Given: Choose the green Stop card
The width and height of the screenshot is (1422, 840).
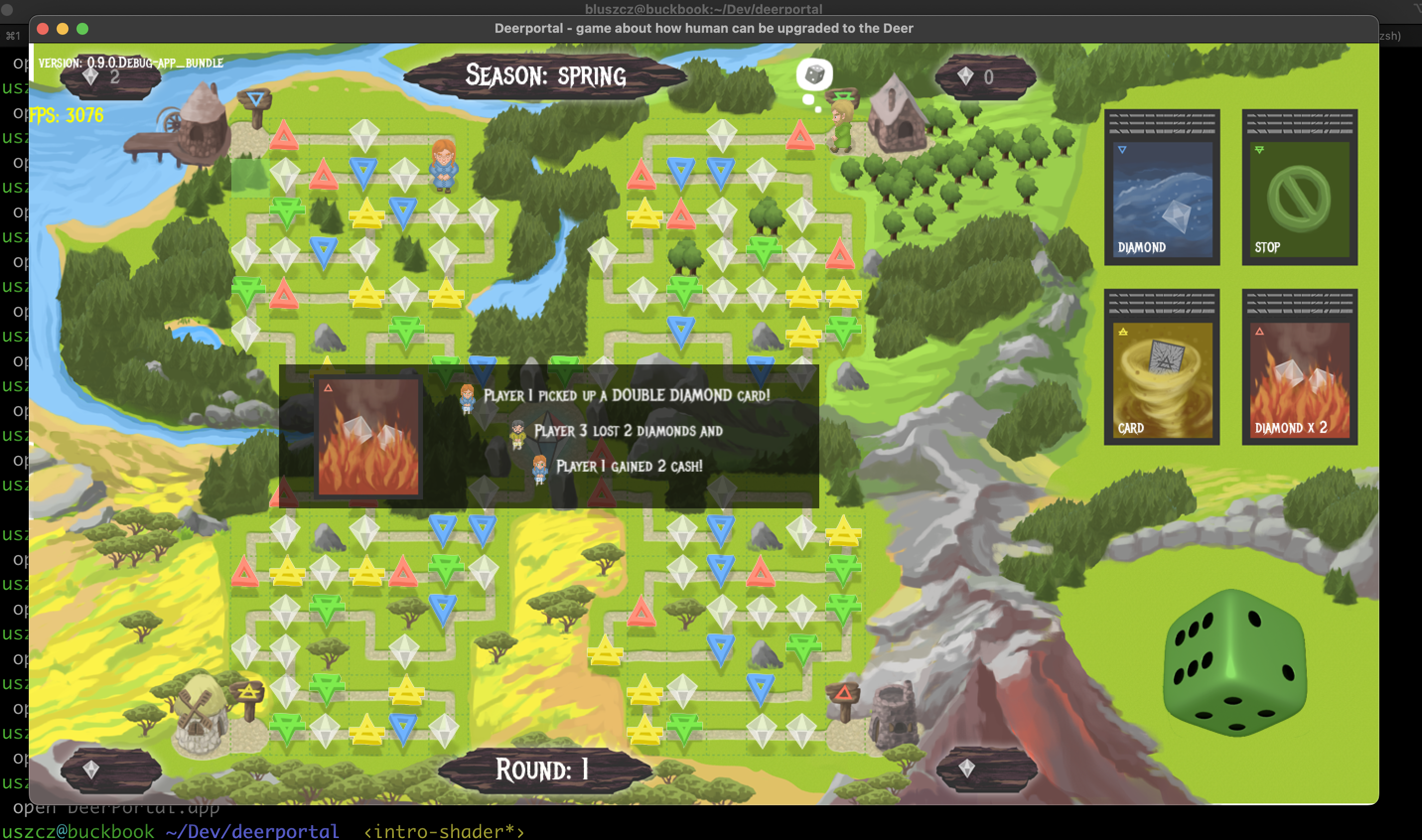Looking at the screenshot, I should (1299, 188).
